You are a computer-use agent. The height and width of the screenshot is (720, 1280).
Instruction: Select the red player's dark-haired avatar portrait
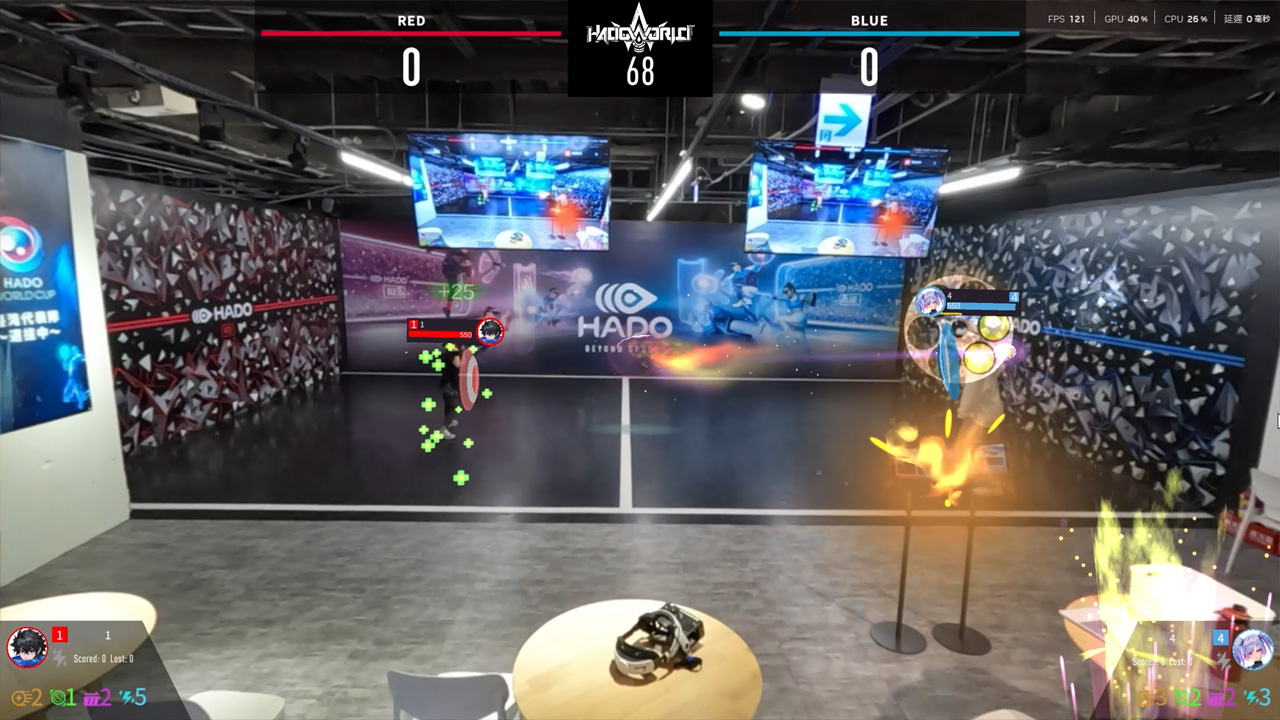[x=27, y=647]
